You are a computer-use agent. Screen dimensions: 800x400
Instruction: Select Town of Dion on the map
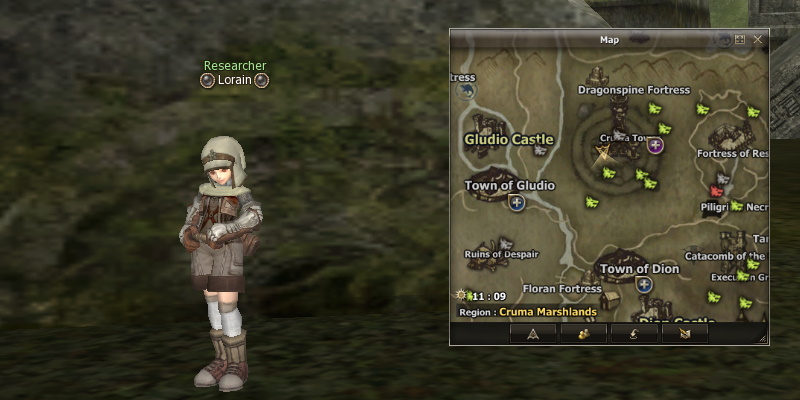(x=639, y=269)
